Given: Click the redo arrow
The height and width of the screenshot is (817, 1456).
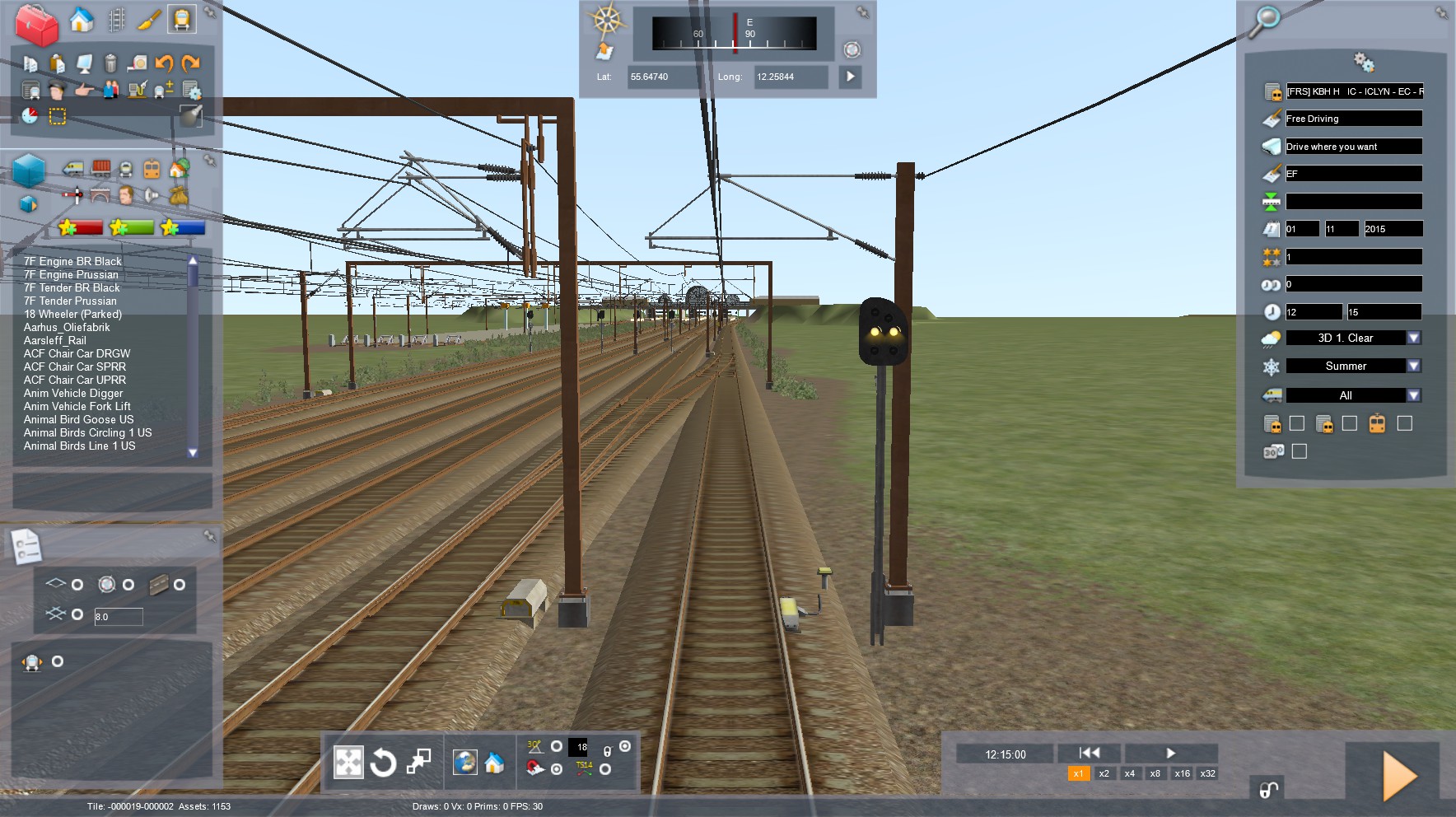Looking at the screenshot, I should coord(191,63).
